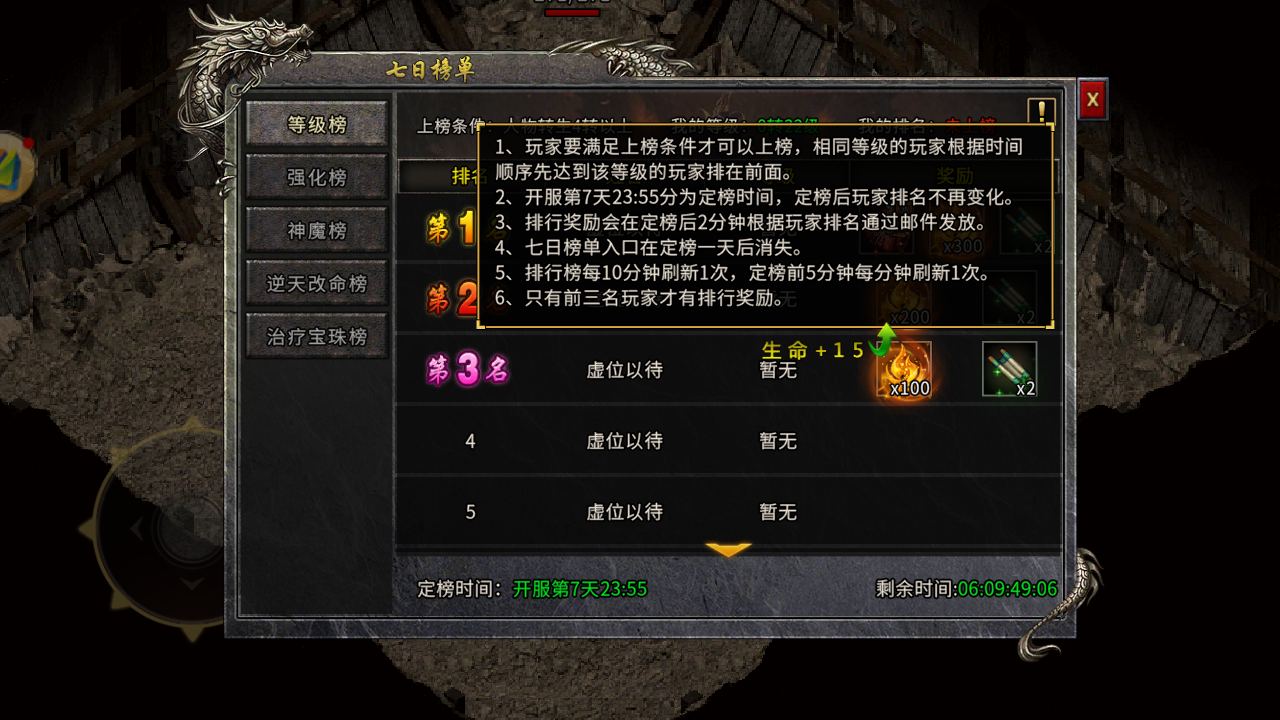The height and width of the screenshot is (720, 1280).
Task: Switch to the 治疗宝珠榜 tab
Action: (x=316, y=335)
